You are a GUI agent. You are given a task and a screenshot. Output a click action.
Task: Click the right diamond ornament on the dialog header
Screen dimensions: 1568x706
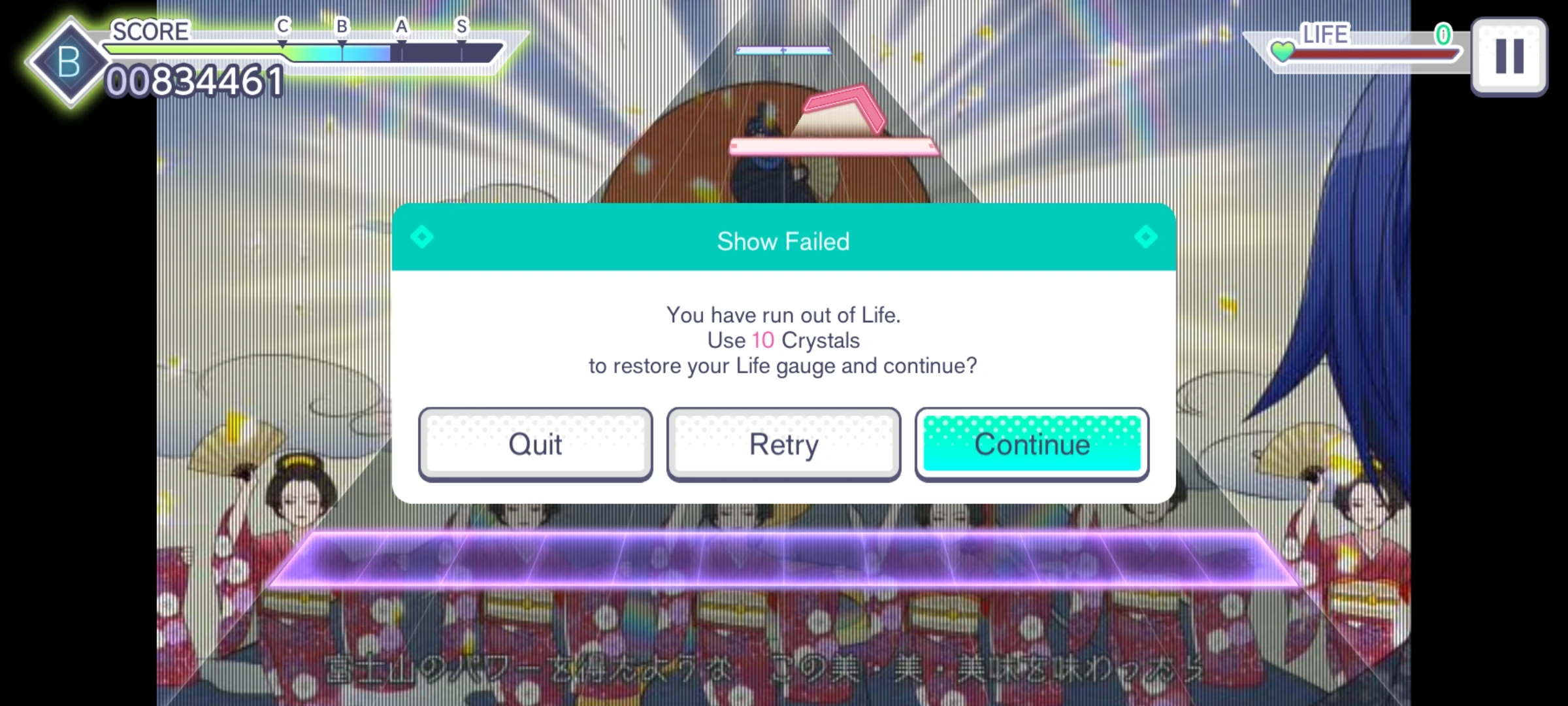pyautogui.click(x=1145, y=236)
